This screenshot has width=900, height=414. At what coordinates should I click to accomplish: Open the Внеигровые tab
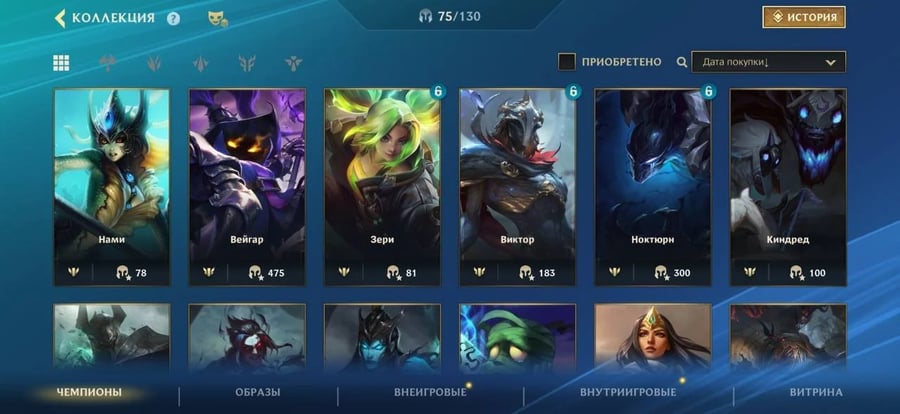(x=430, y=392)
